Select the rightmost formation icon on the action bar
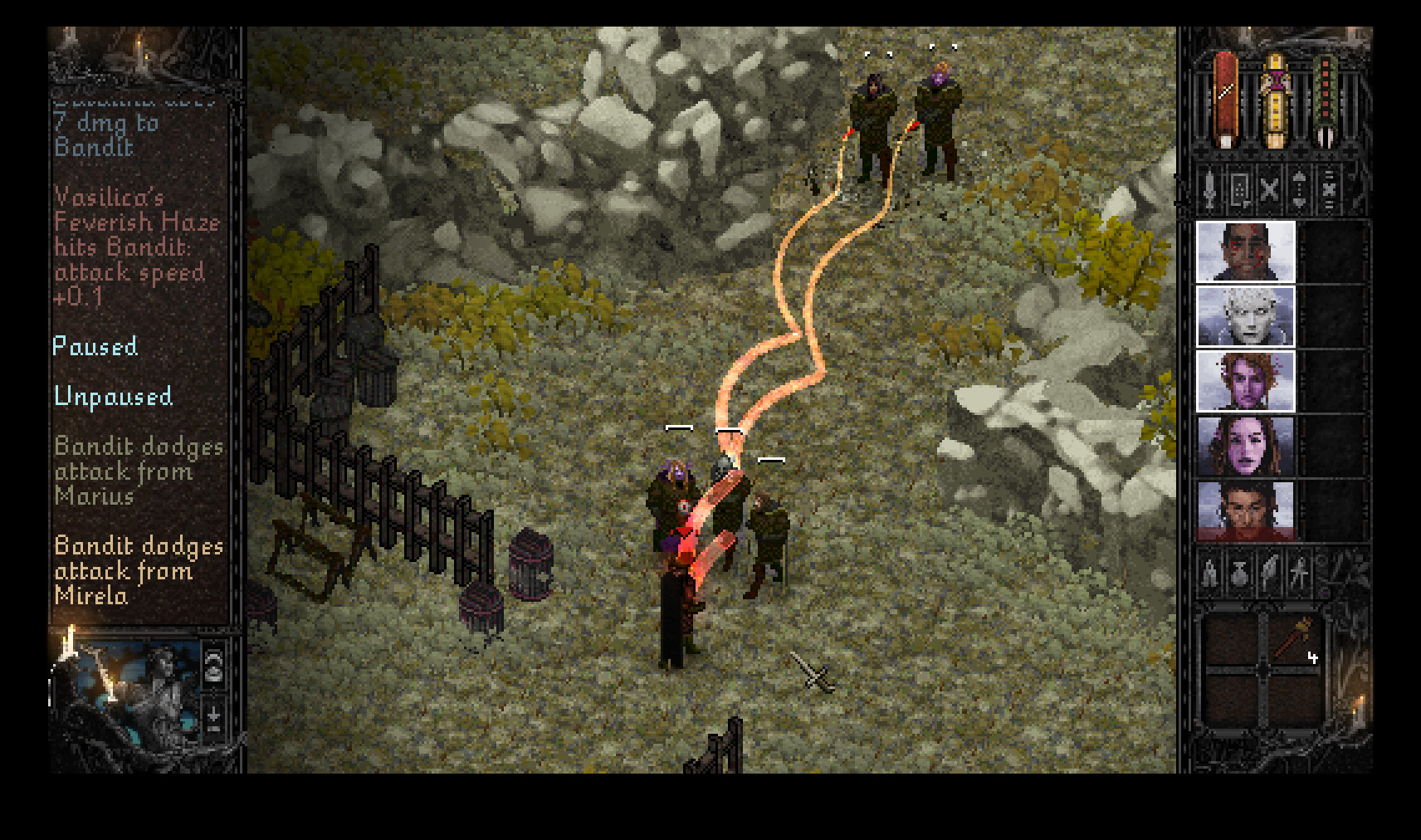 coord(1328,190)
